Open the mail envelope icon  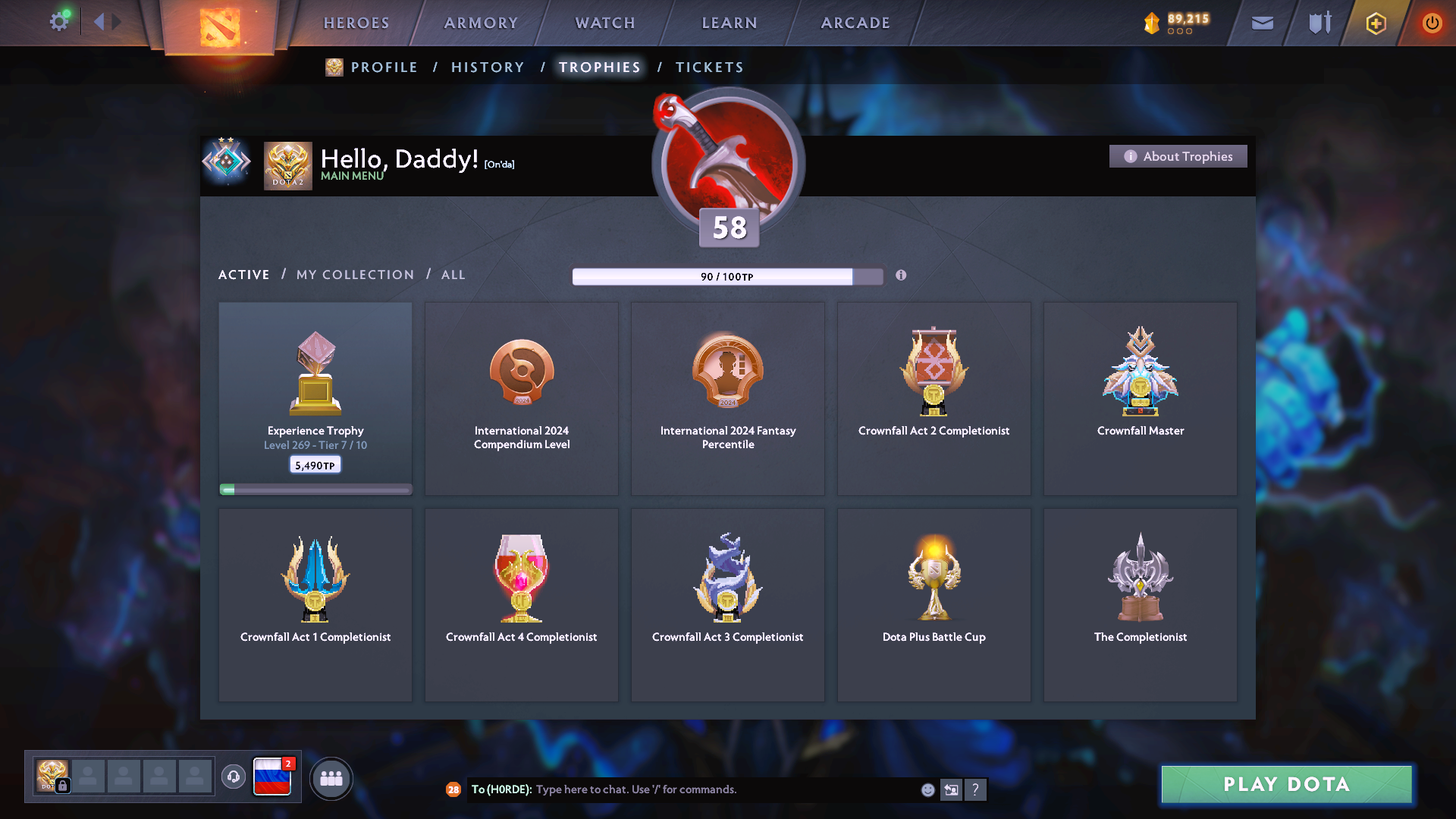1262,23
